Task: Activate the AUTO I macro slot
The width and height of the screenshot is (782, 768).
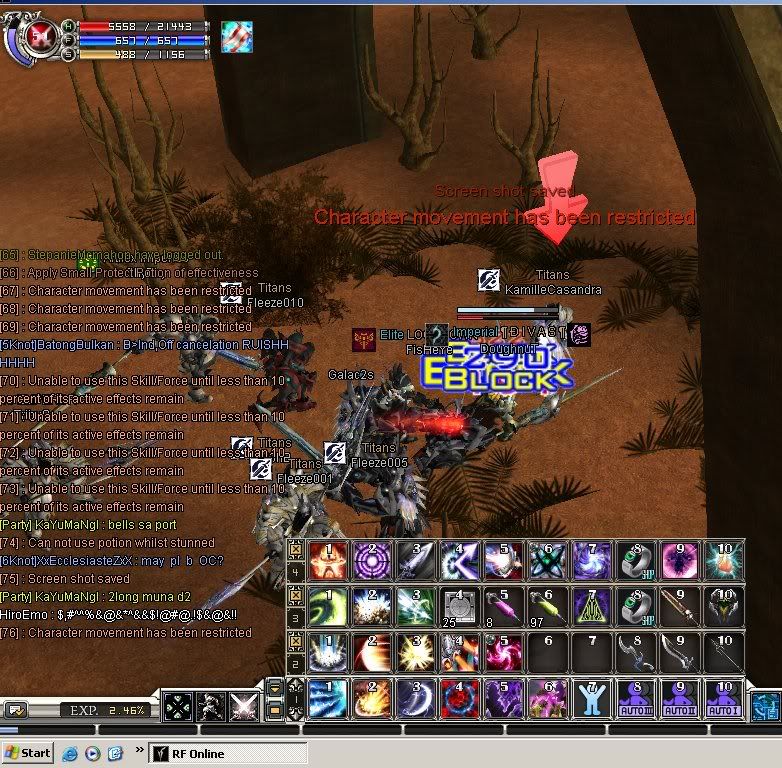Action: 724,698
